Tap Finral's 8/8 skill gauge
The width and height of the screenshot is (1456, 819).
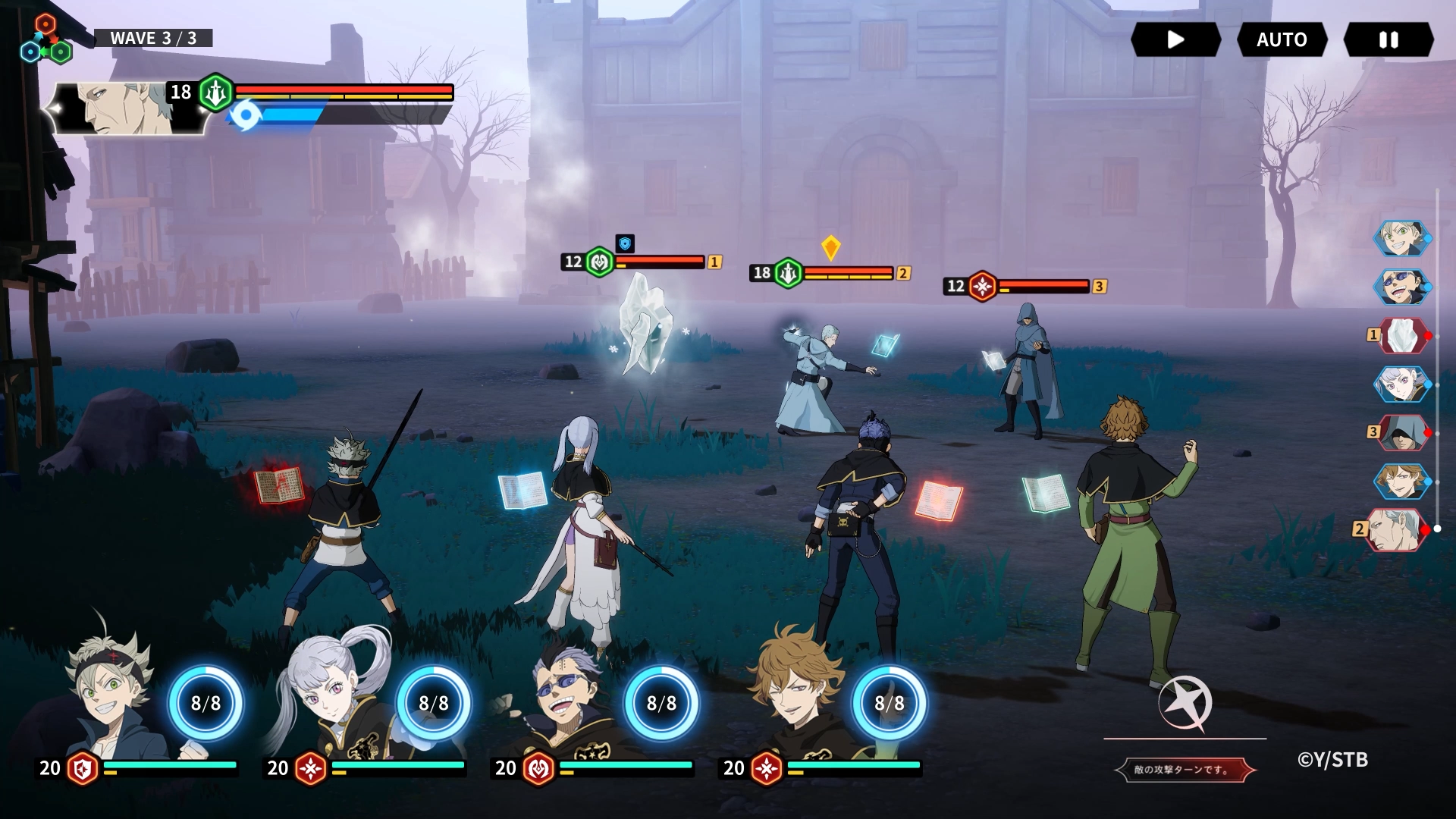coord(889,703)
